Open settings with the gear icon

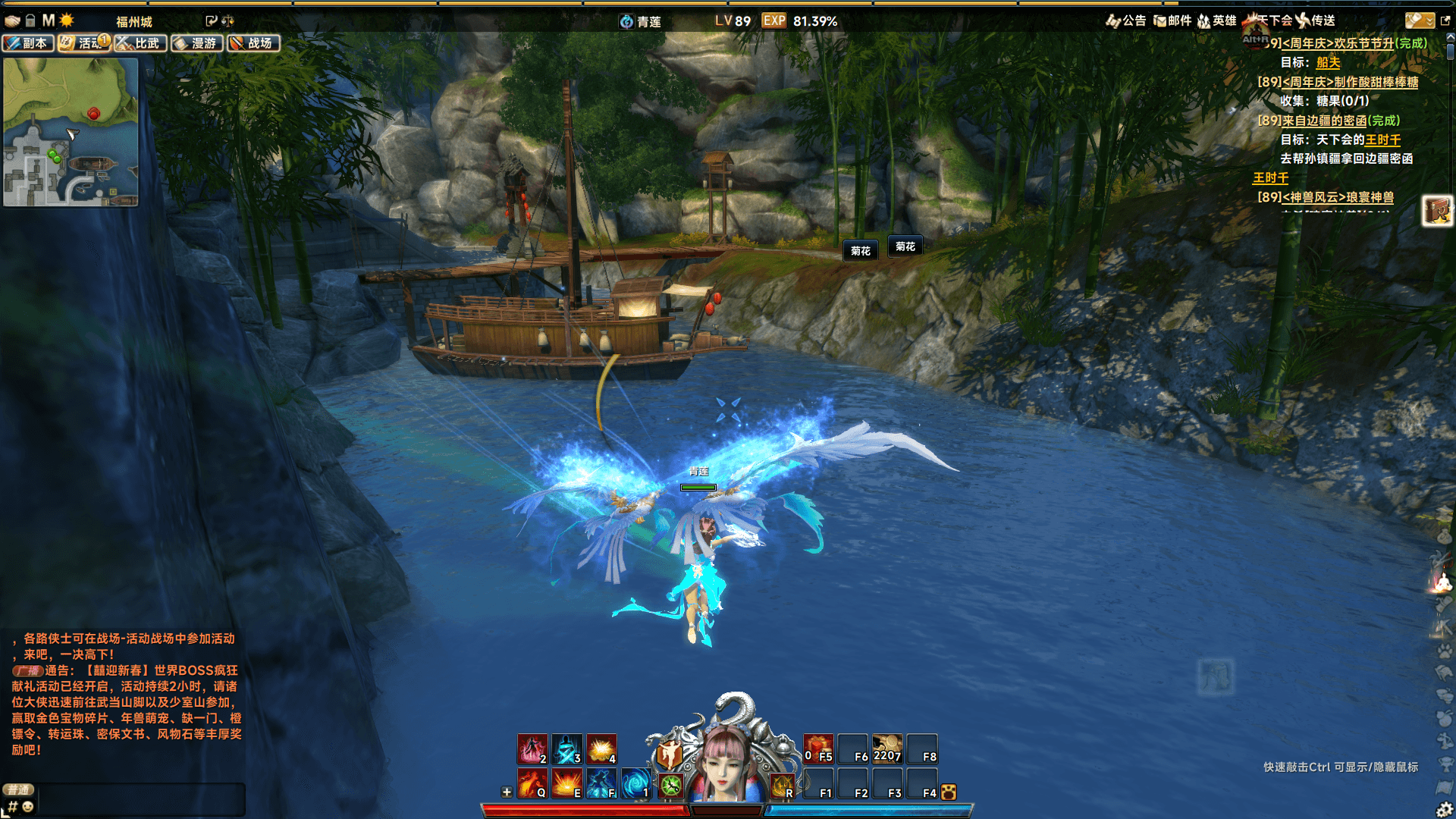tap(1445, 809)
